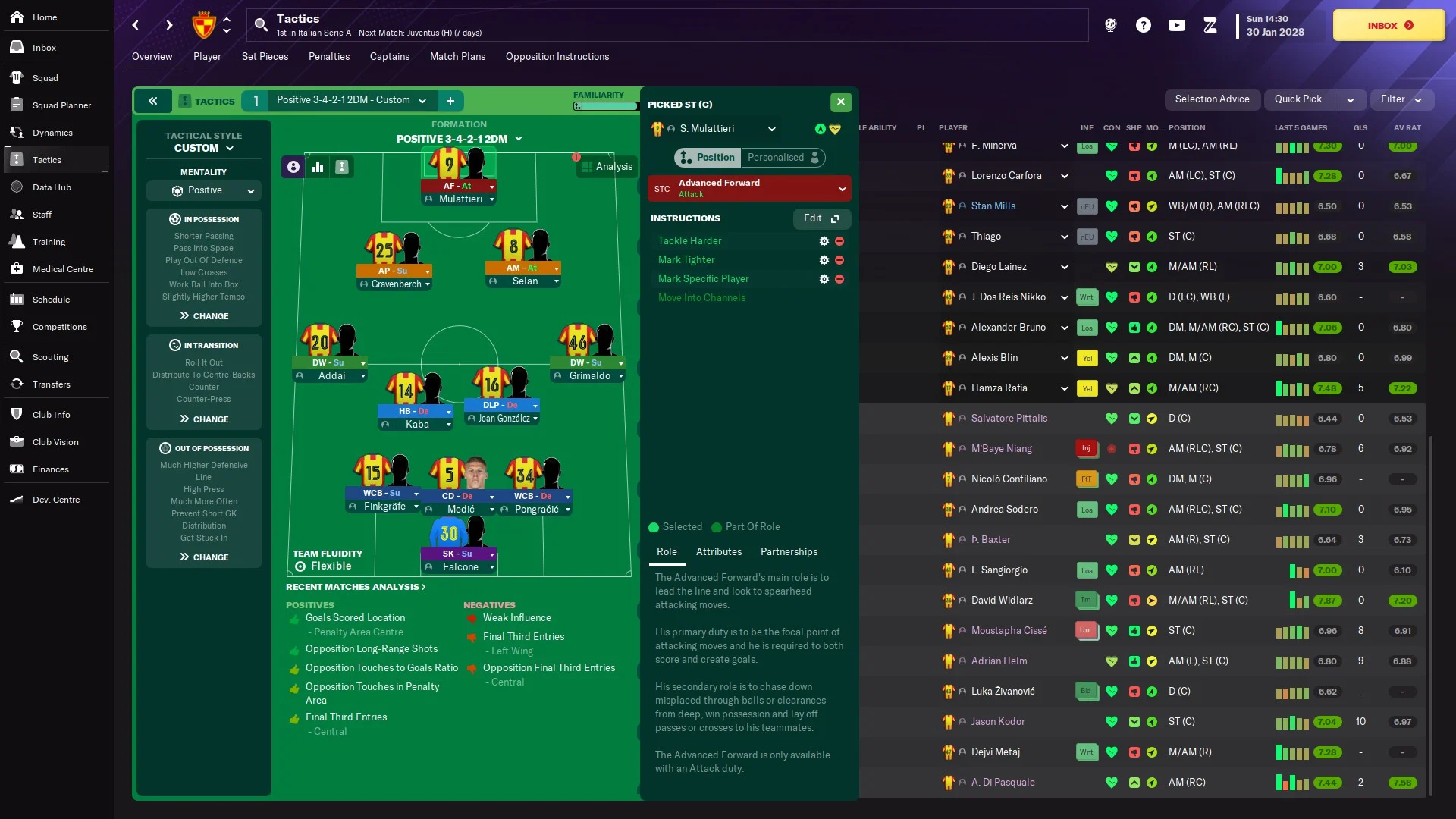
Task: Switch to the Set Pieces tab
Action: 265,57
